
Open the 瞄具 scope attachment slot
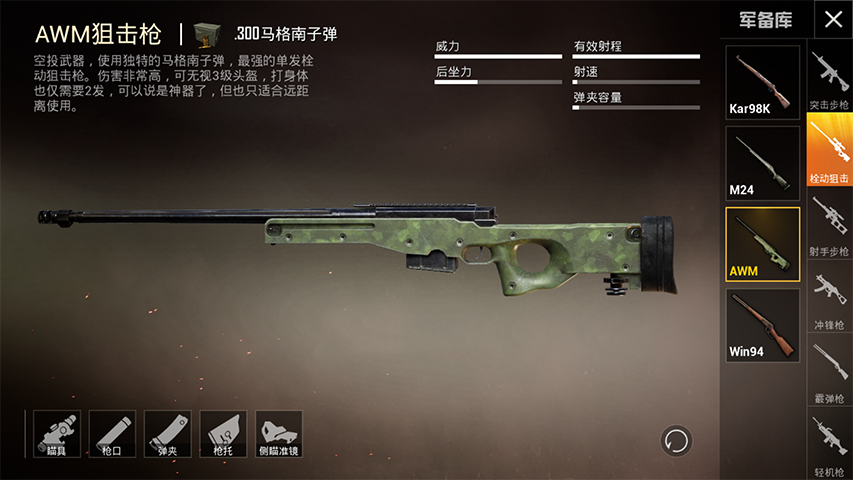pyautogui.click(x=56, y=433)
